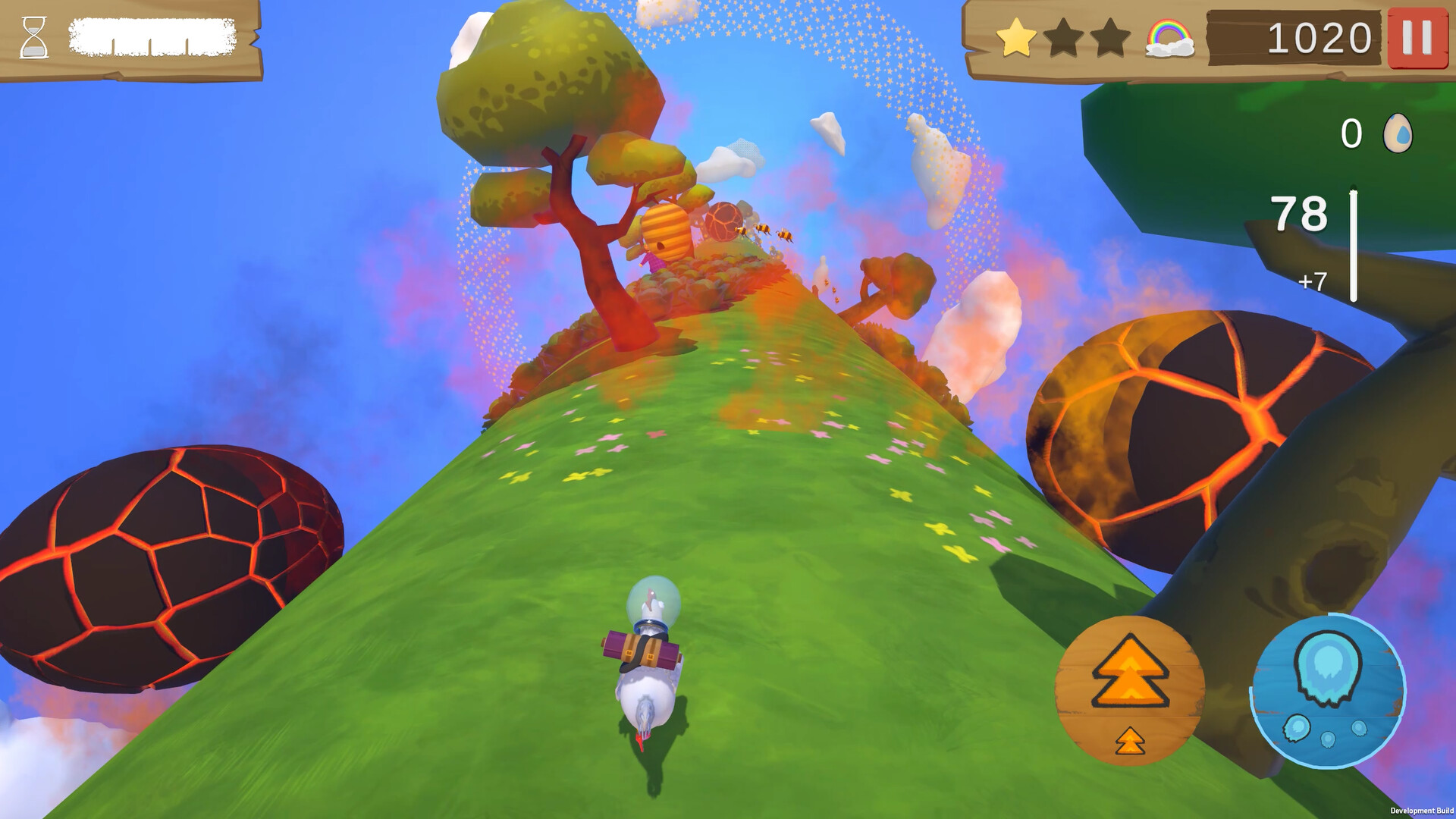Click the vertical altitude progress bar
The height and width of the screenshot is (819, 1456).
(x=1354, y=243)
